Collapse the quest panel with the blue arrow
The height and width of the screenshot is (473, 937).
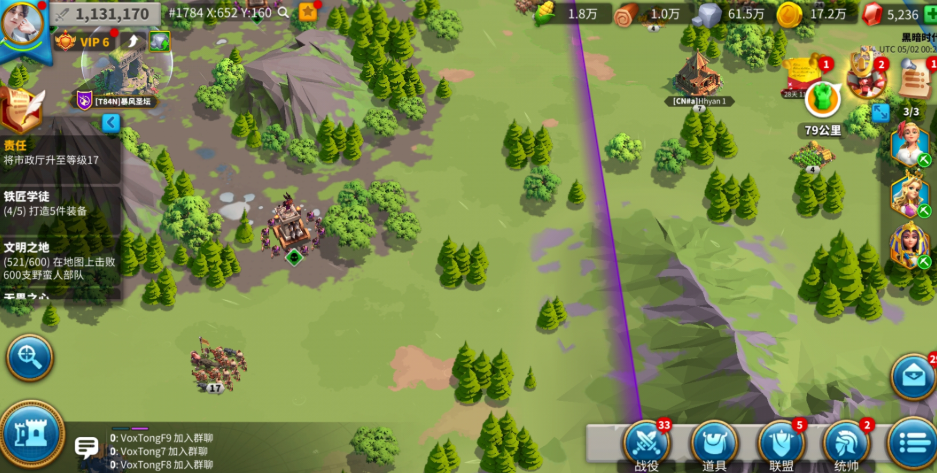[111, 122]
